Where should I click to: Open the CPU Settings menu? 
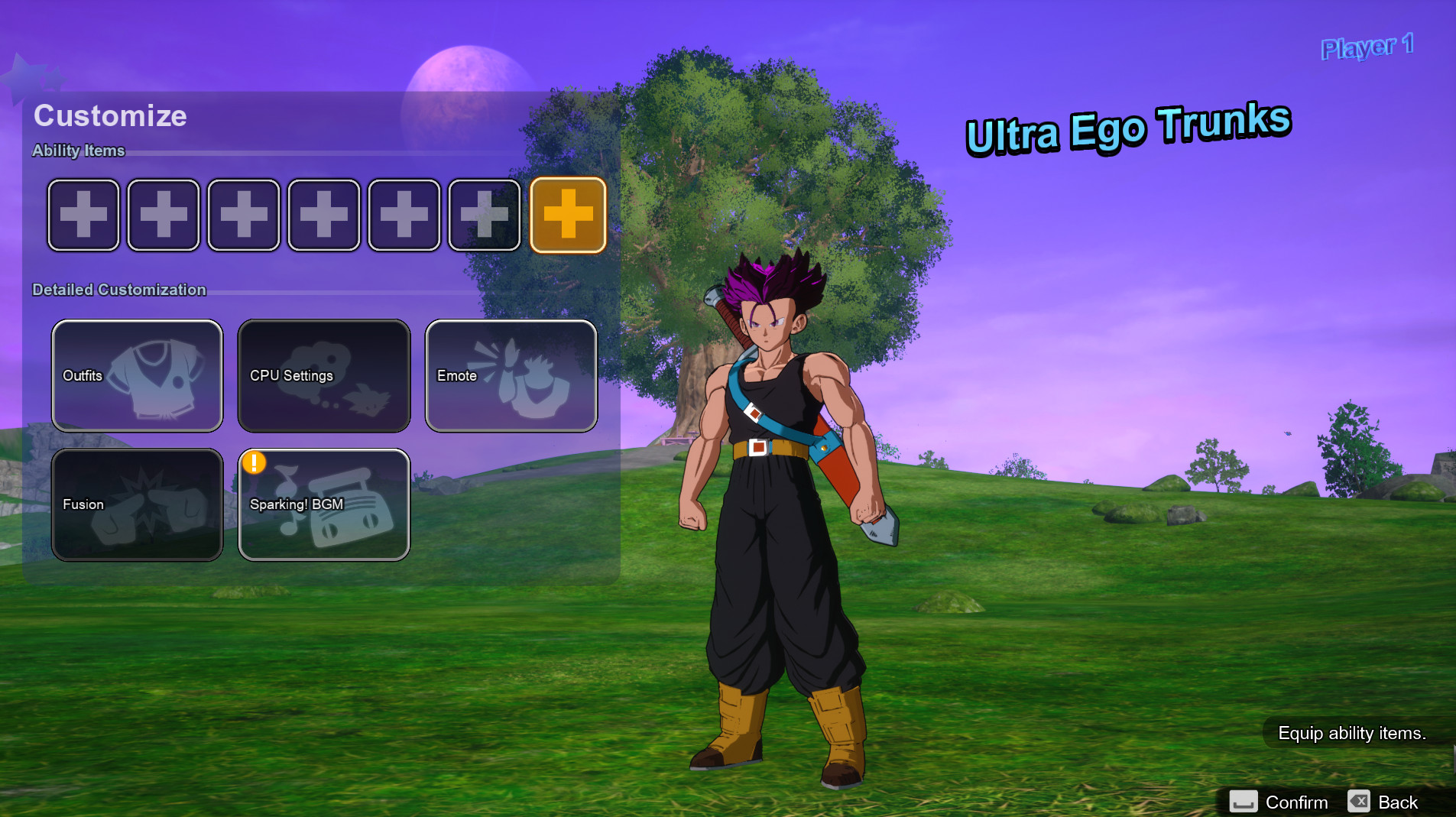323,375
